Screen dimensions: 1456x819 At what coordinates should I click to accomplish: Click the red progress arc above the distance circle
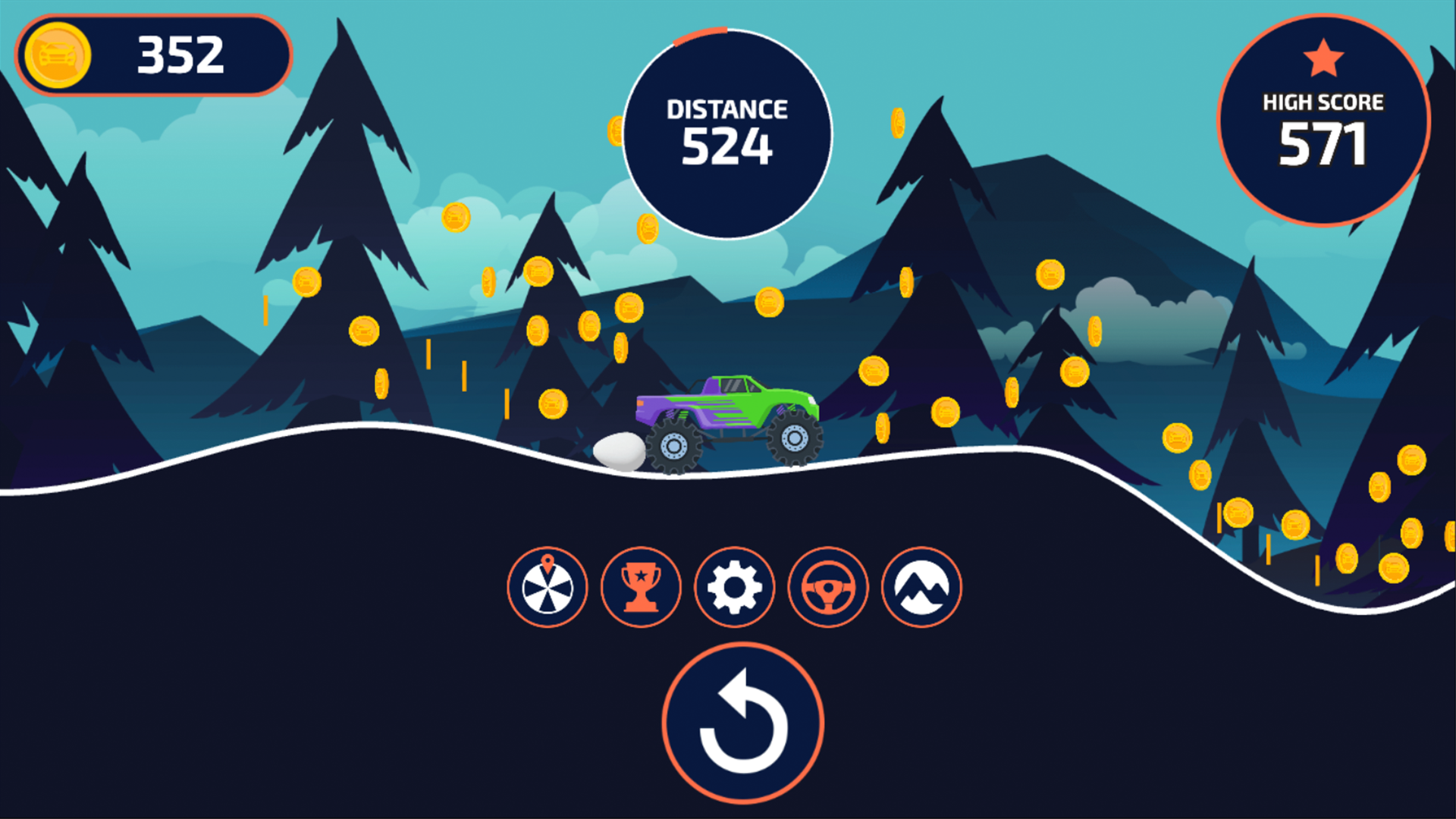pos(701,32)
